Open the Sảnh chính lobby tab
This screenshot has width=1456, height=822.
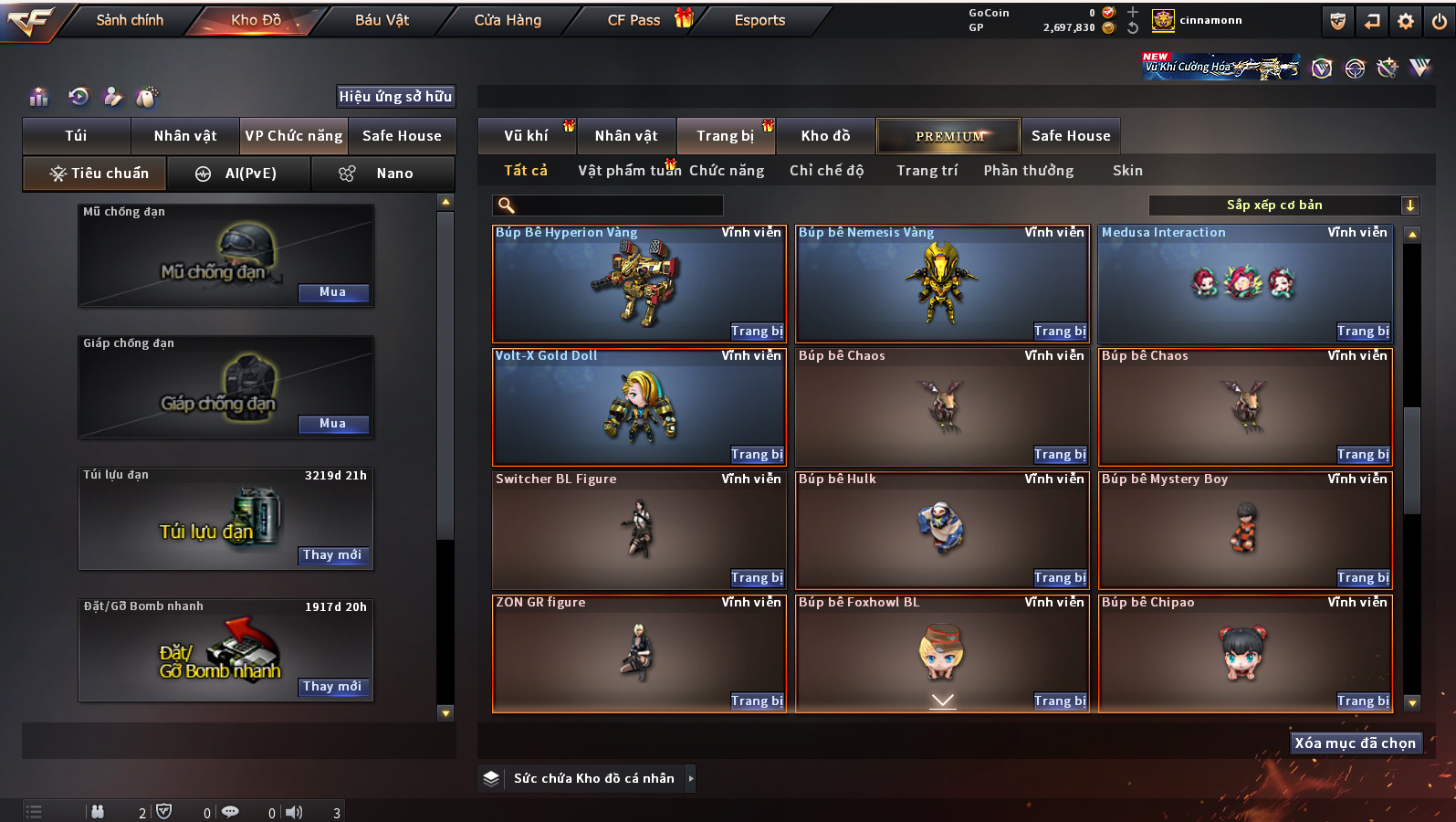pyautogui.click(x=130, y=20)
